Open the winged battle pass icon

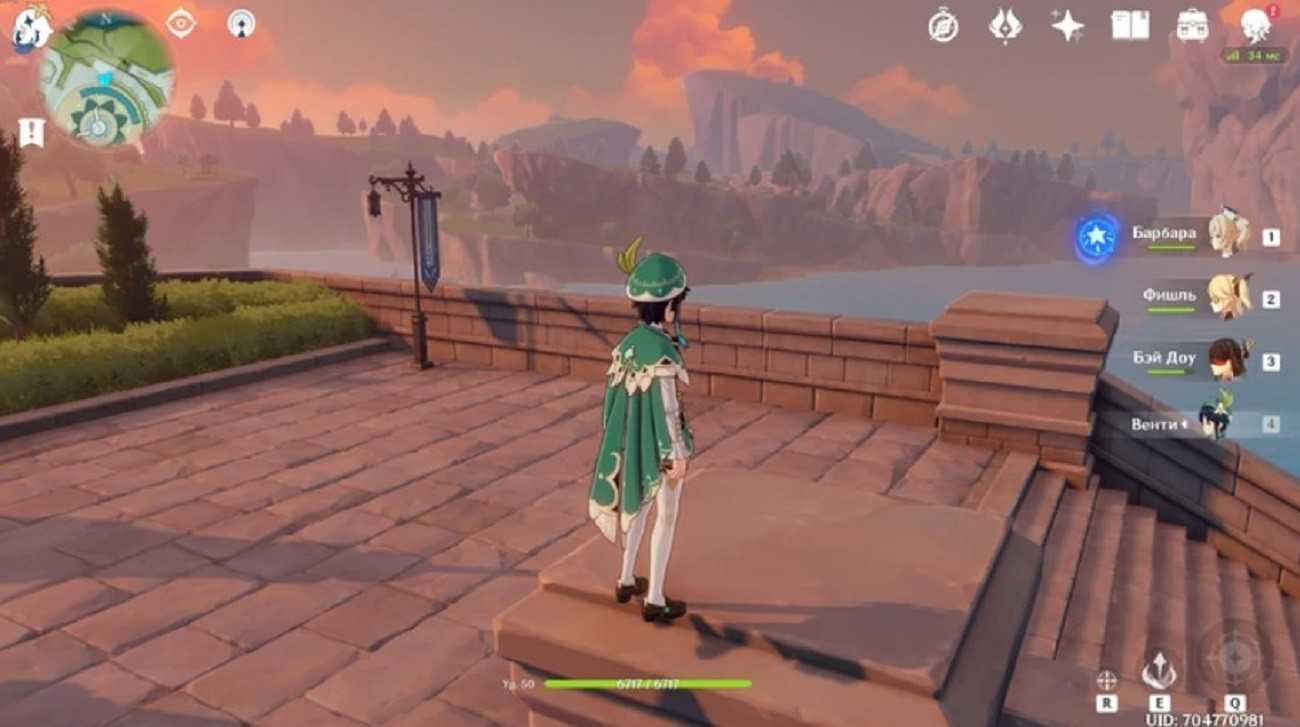(1005, 26)
